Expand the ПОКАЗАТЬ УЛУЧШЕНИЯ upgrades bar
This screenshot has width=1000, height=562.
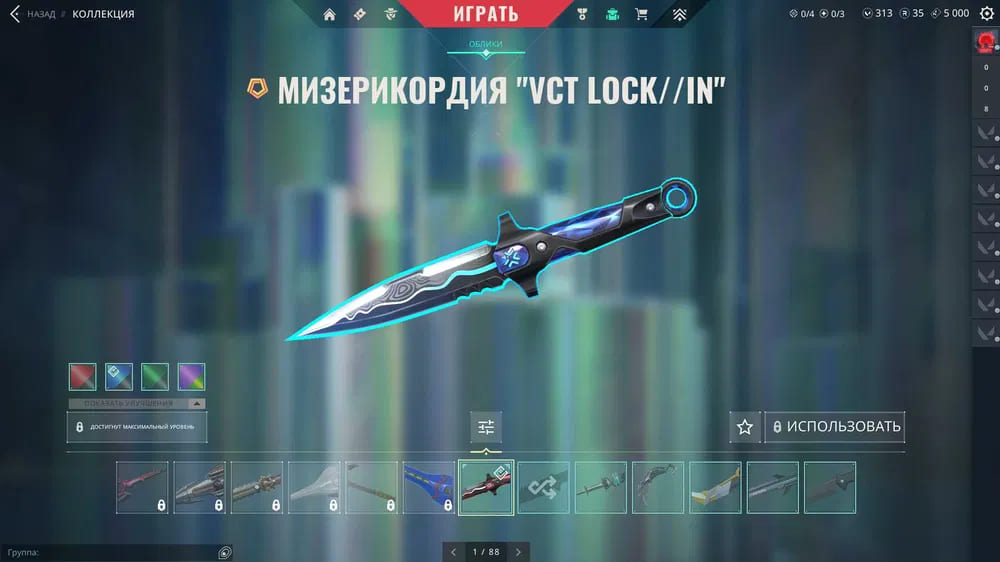(137, 403)
